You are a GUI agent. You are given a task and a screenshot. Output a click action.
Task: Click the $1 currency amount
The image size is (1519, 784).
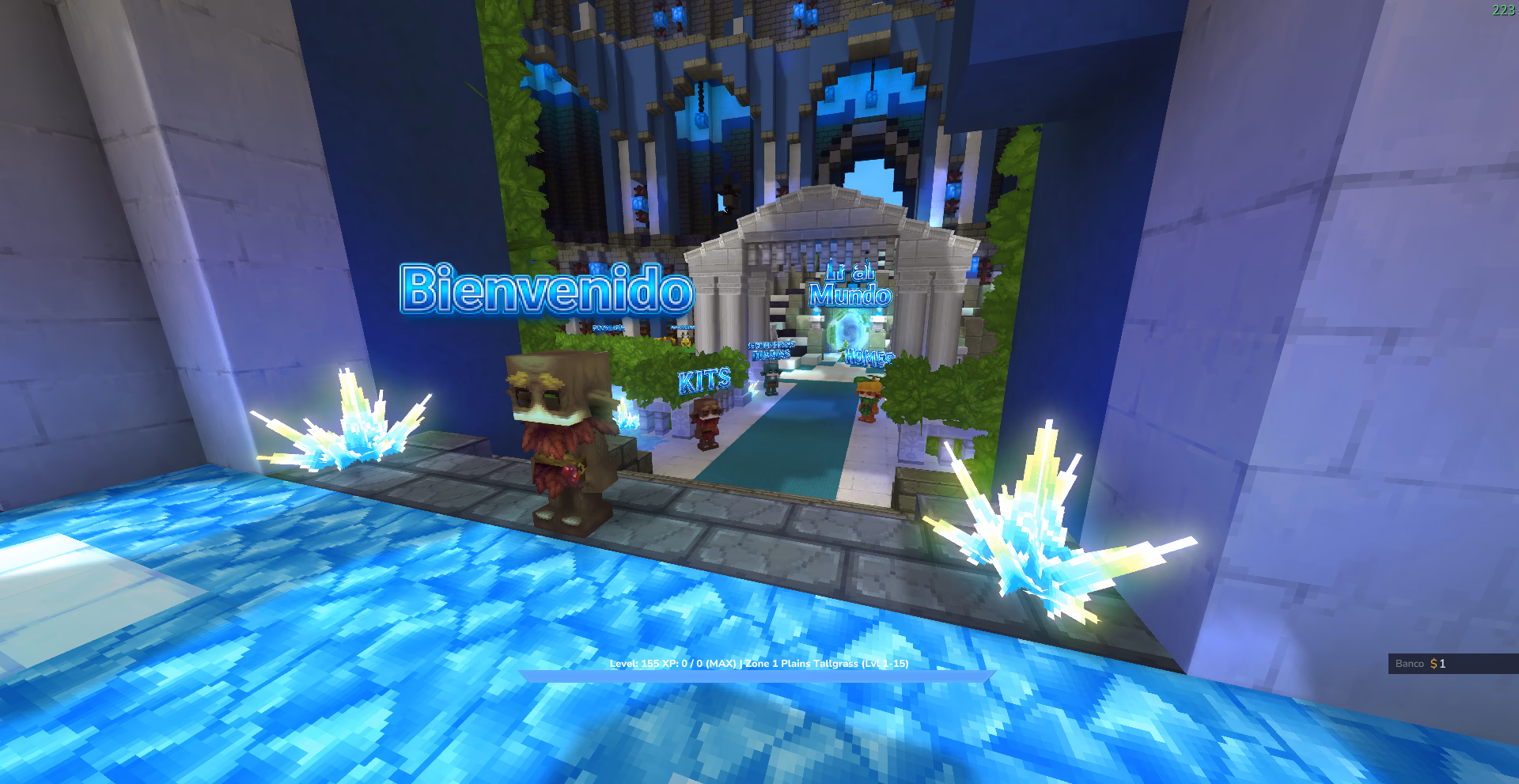coord(1440,664)
